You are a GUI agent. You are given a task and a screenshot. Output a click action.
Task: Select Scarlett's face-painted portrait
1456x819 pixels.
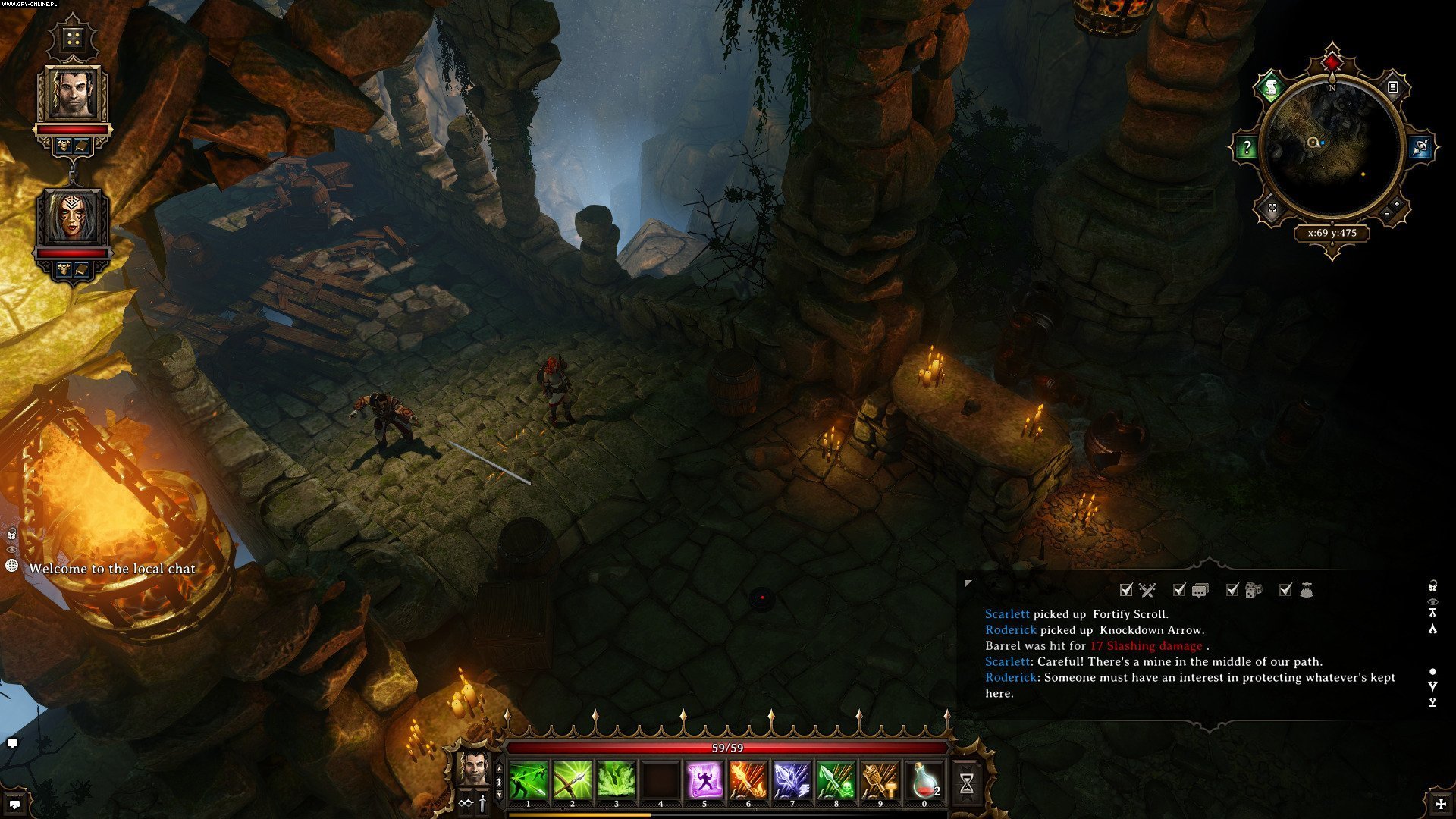(x=73, y=217)
